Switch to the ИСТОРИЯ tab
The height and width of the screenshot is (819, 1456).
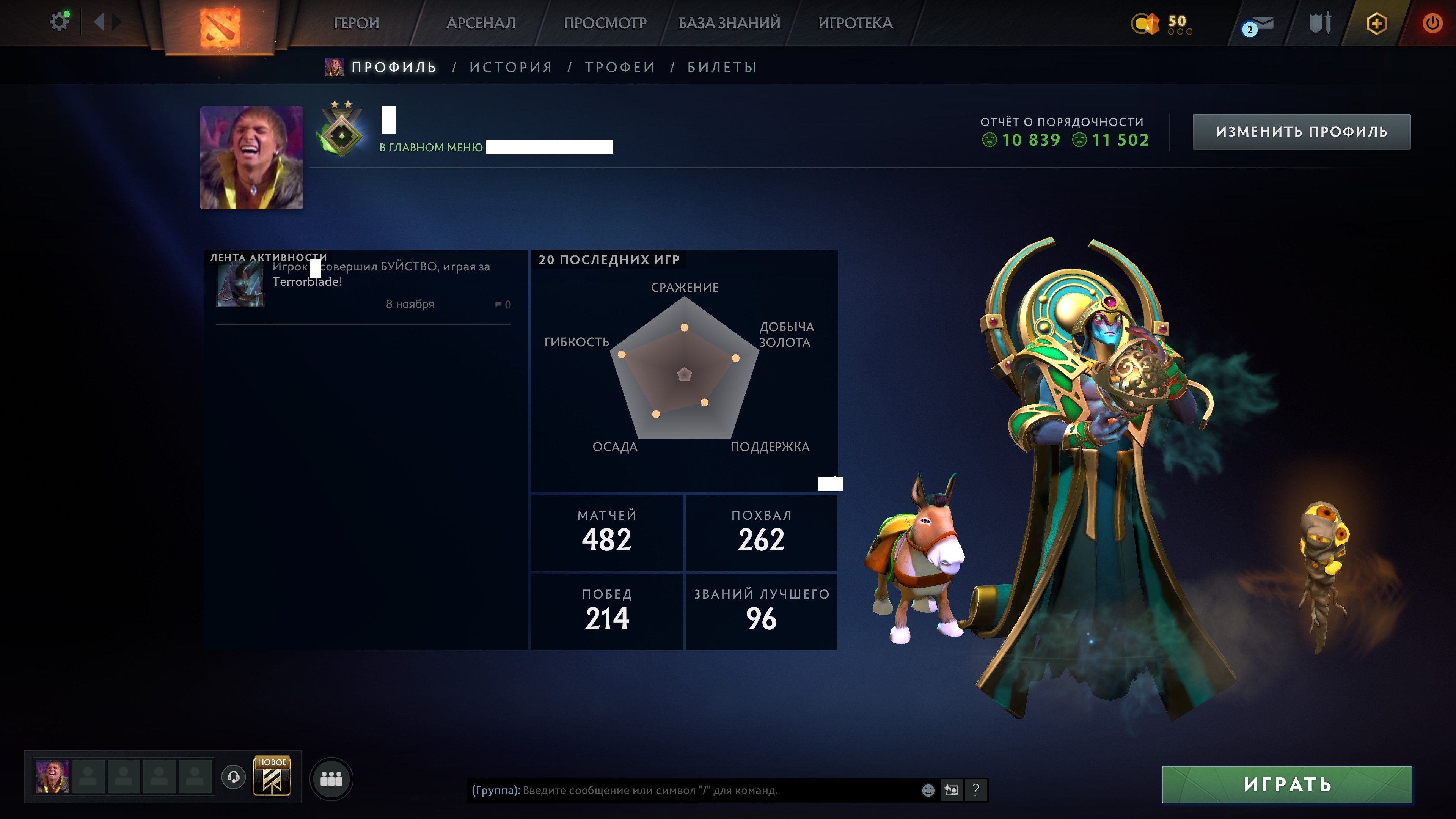(510, 67)
